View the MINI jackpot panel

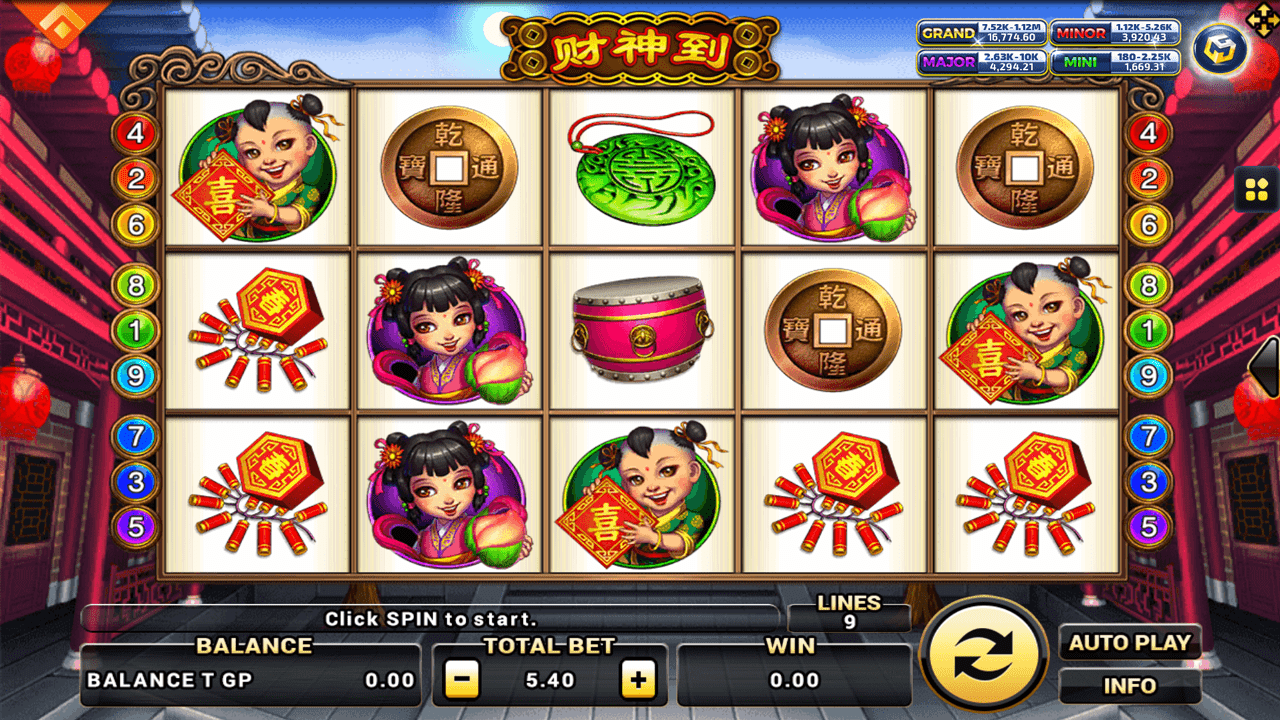(x=1114, y=62)
